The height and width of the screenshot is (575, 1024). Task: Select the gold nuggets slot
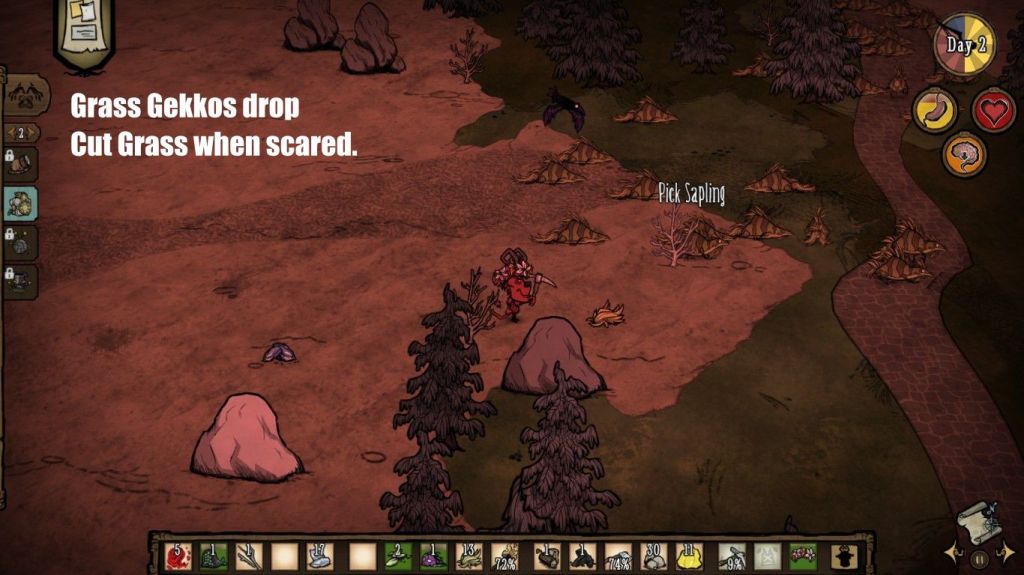[692, 555]
